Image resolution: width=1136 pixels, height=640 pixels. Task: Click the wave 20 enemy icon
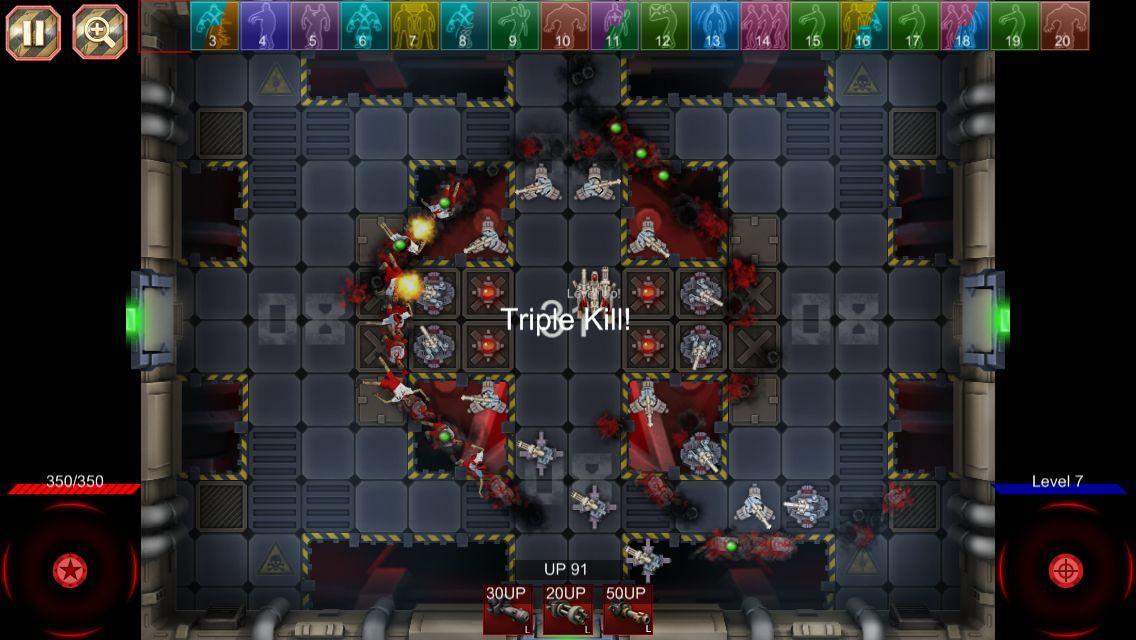[x=1064, y=26]
